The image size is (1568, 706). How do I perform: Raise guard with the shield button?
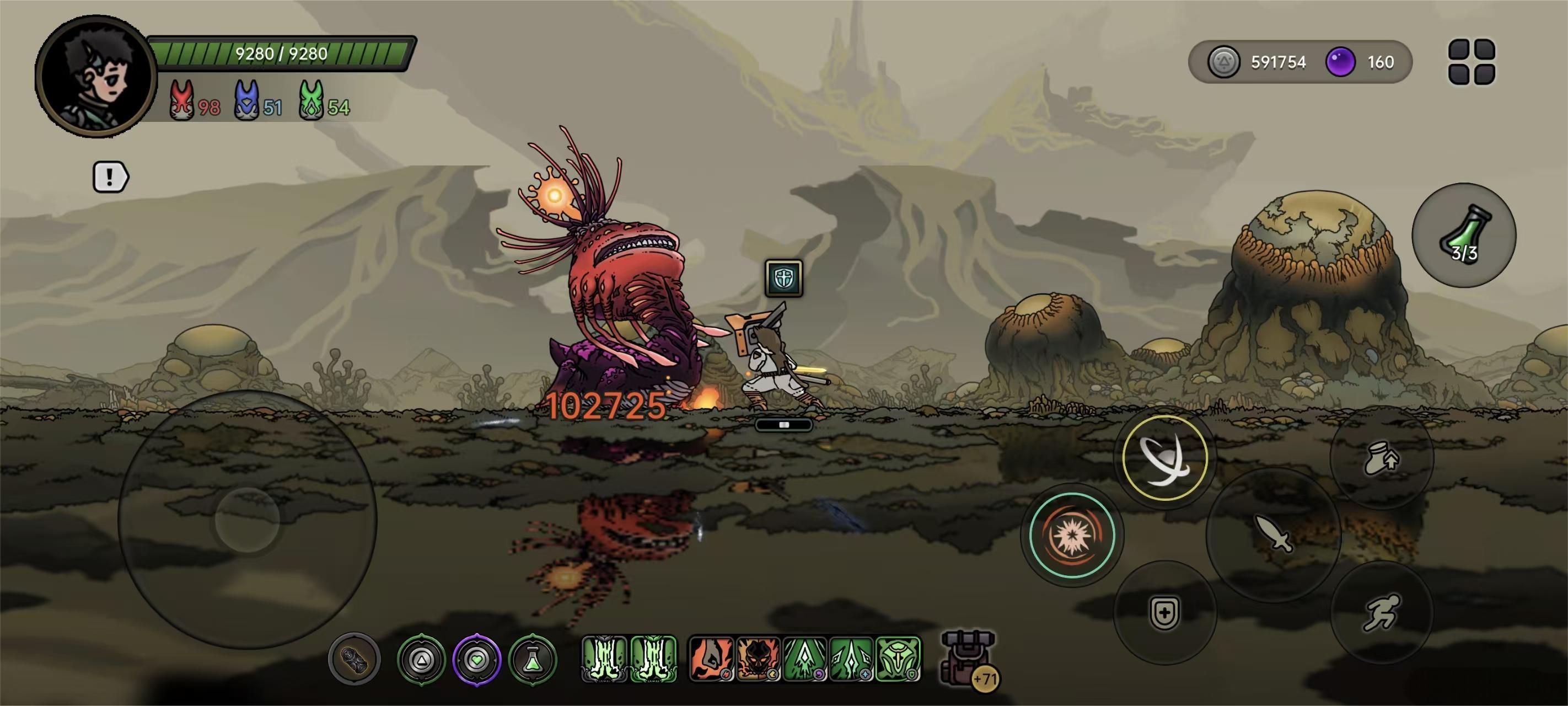(1164, 612)
